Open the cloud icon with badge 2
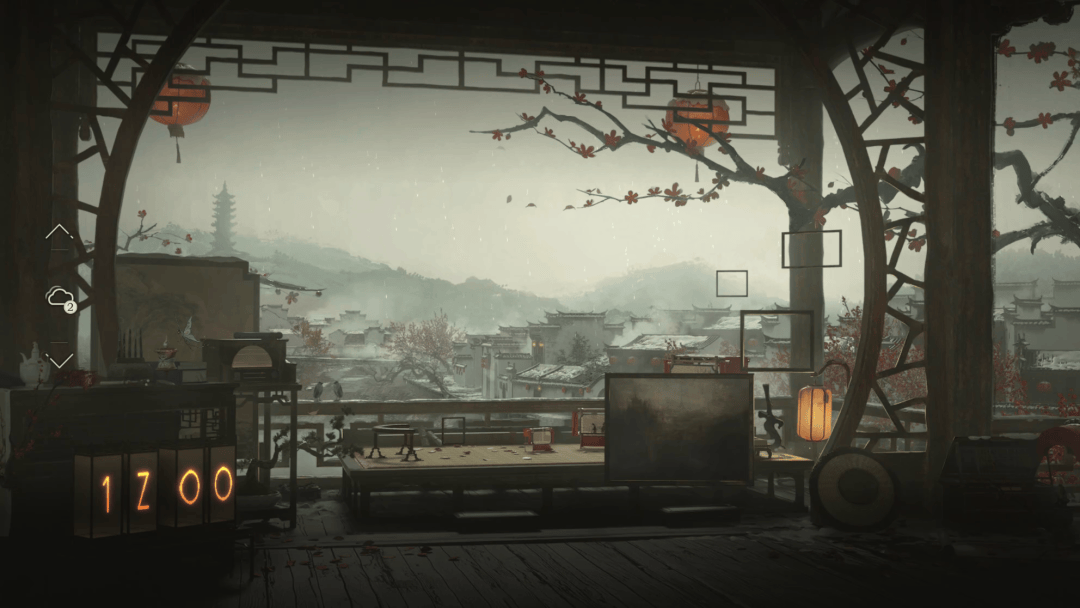 point(60,297)
